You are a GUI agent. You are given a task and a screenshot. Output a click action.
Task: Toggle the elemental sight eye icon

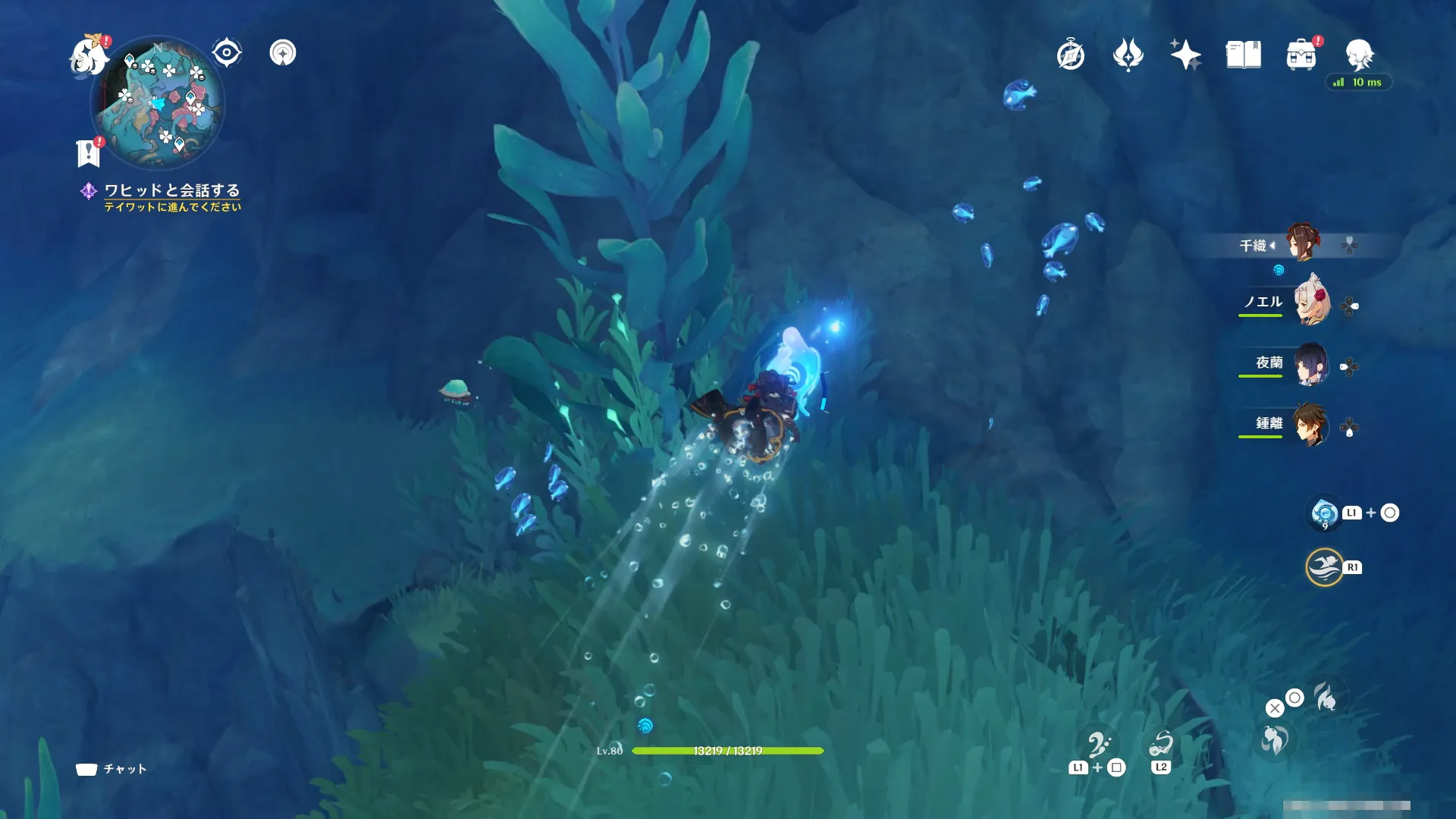coord(226,53)
